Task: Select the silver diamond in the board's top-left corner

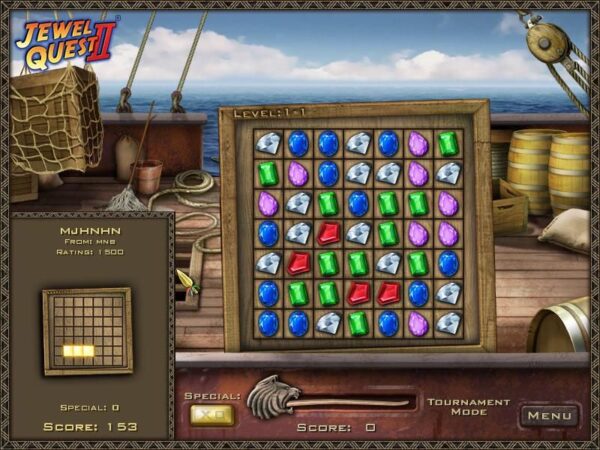Action: click(268, 143)
